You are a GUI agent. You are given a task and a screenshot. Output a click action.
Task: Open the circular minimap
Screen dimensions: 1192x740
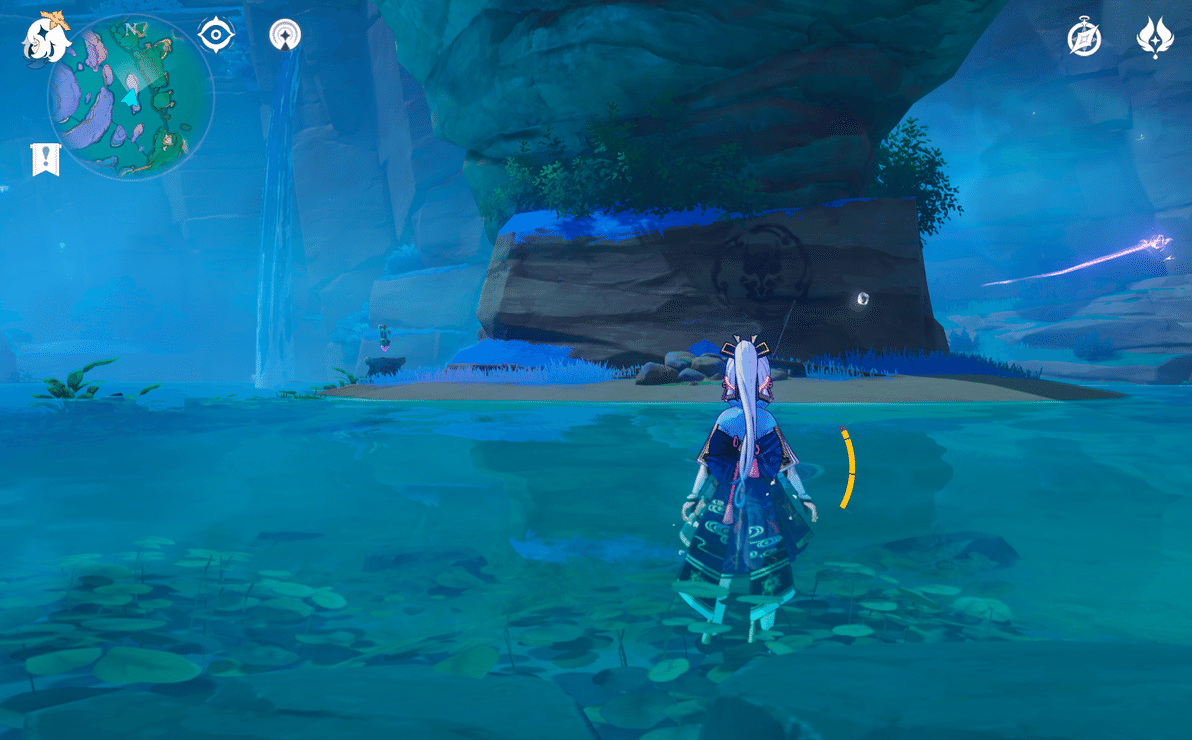point(130,97)
